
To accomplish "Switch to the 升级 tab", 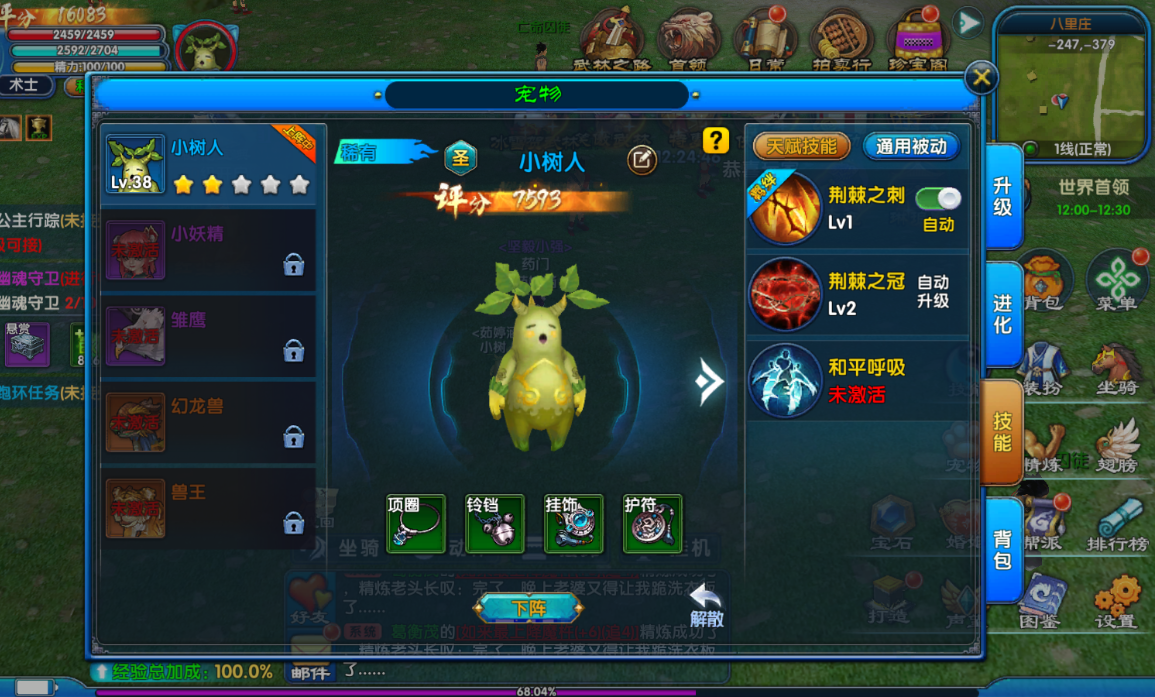I will pyautogui.click(x=1002, y=196).
